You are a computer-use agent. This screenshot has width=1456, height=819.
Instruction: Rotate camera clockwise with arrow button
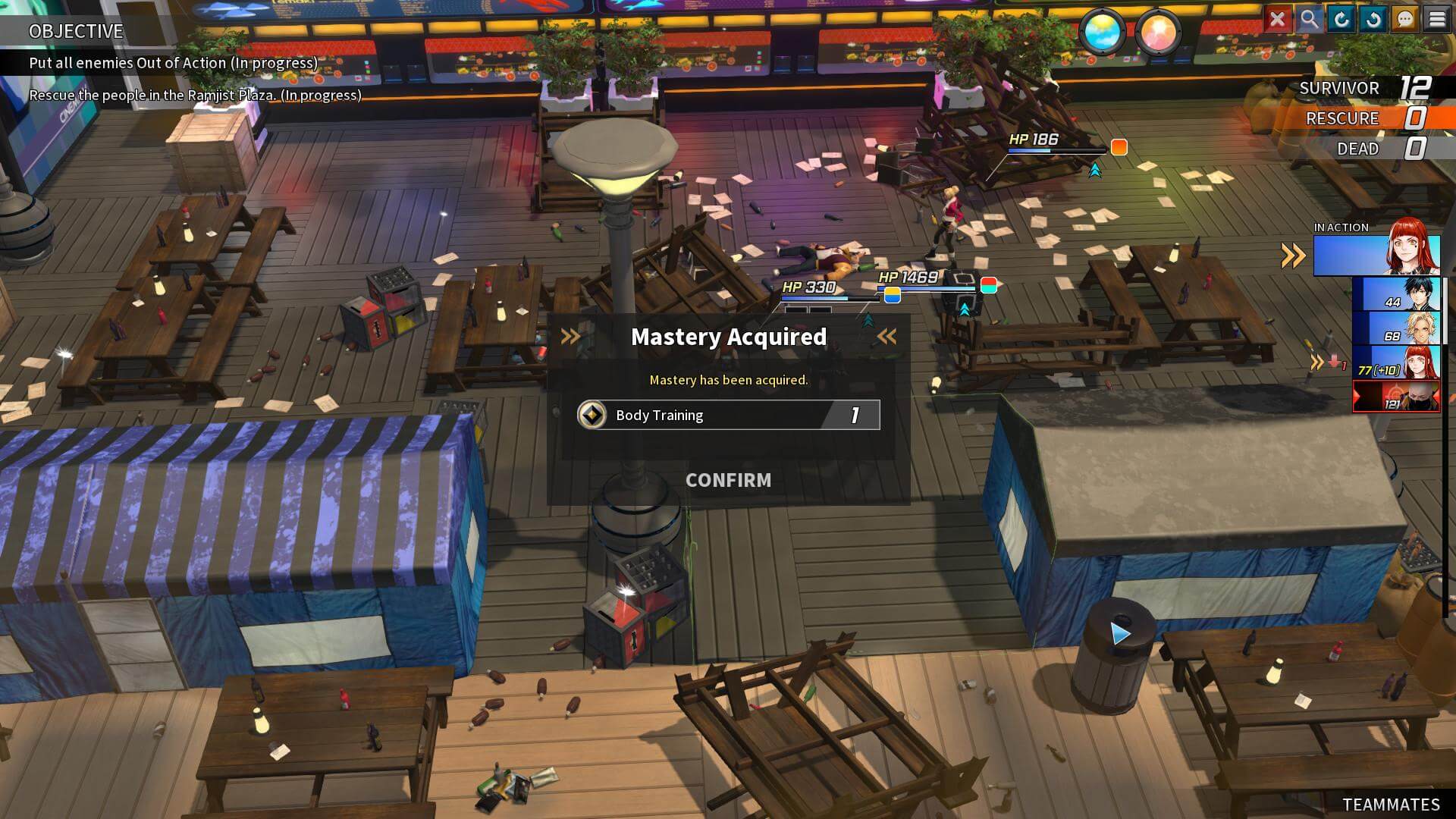click(x=1341, y=19)
